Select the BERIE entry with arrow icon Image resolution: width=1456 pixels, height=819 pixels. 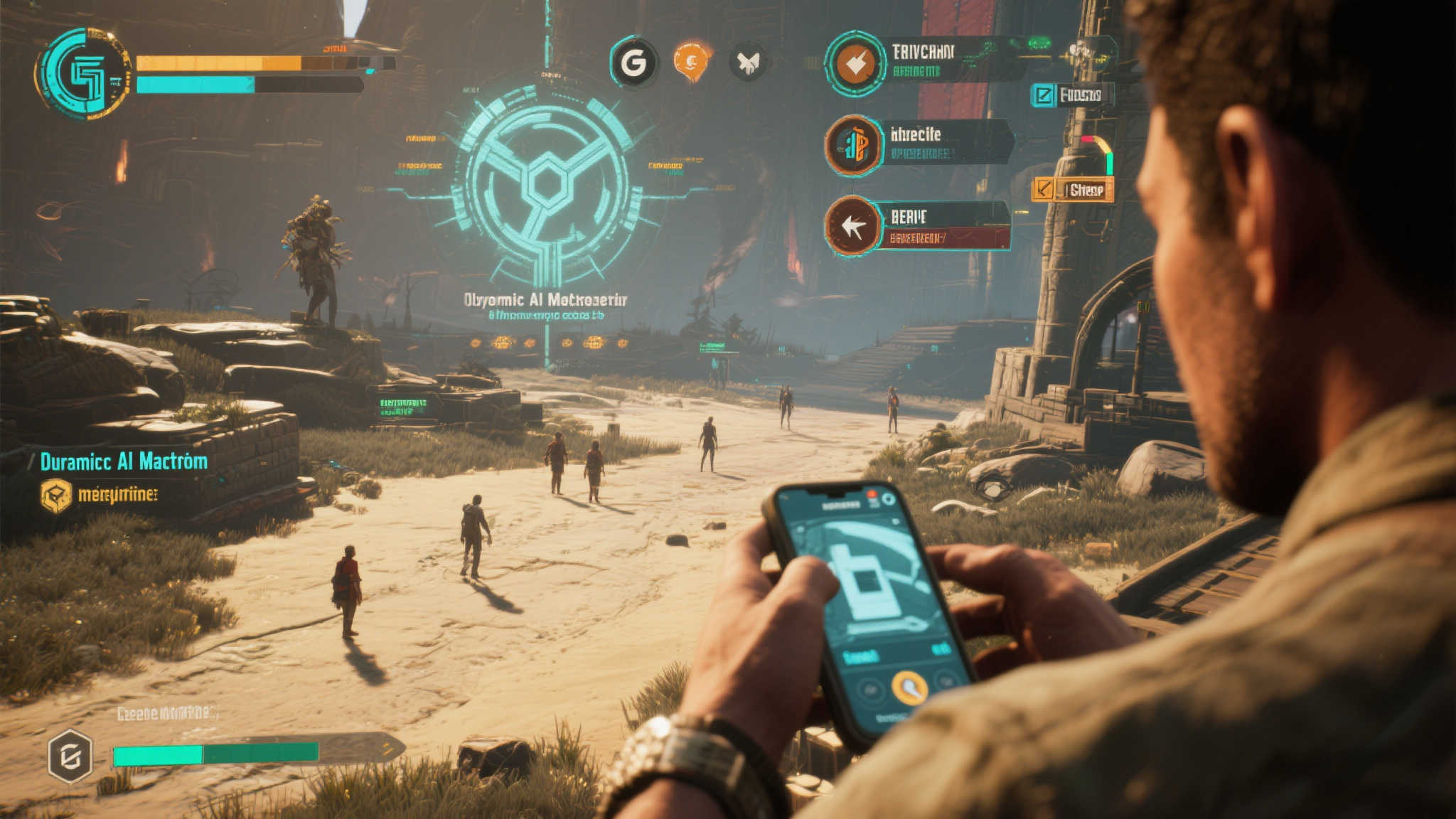(917, 225)
